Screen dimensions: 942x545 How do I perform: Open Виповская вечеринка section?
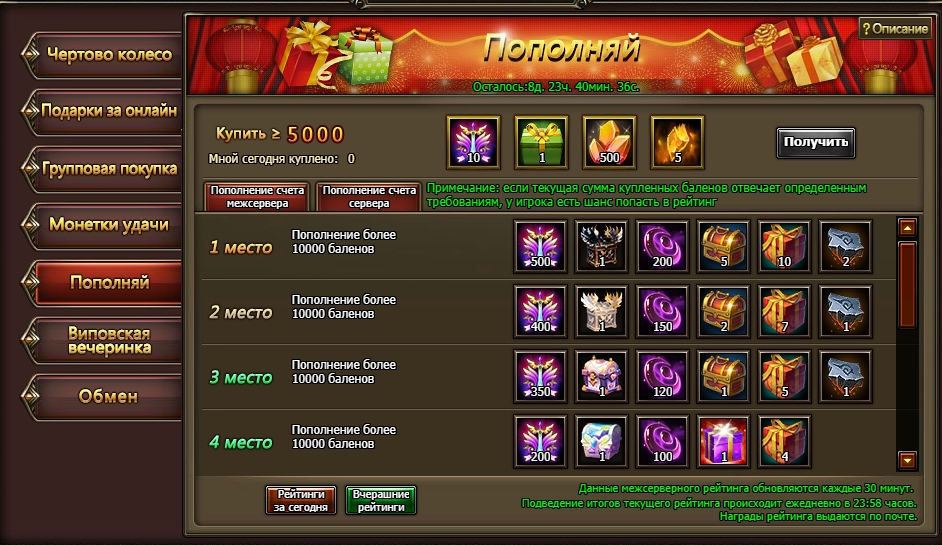(x=108, y=340)
